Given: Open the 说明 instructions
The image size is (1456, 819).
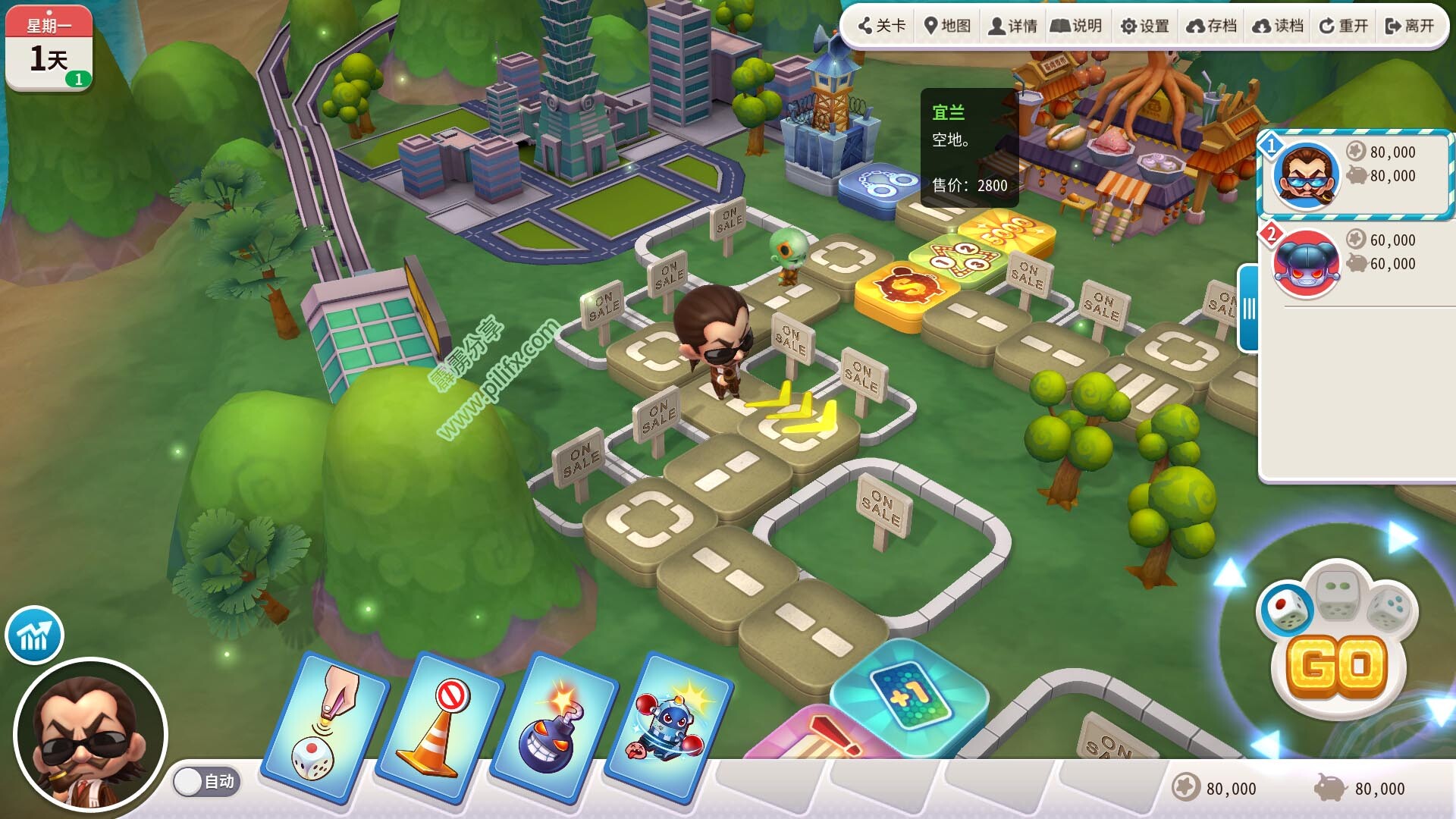Looking at the screenshot, I should click(1076, 27).
